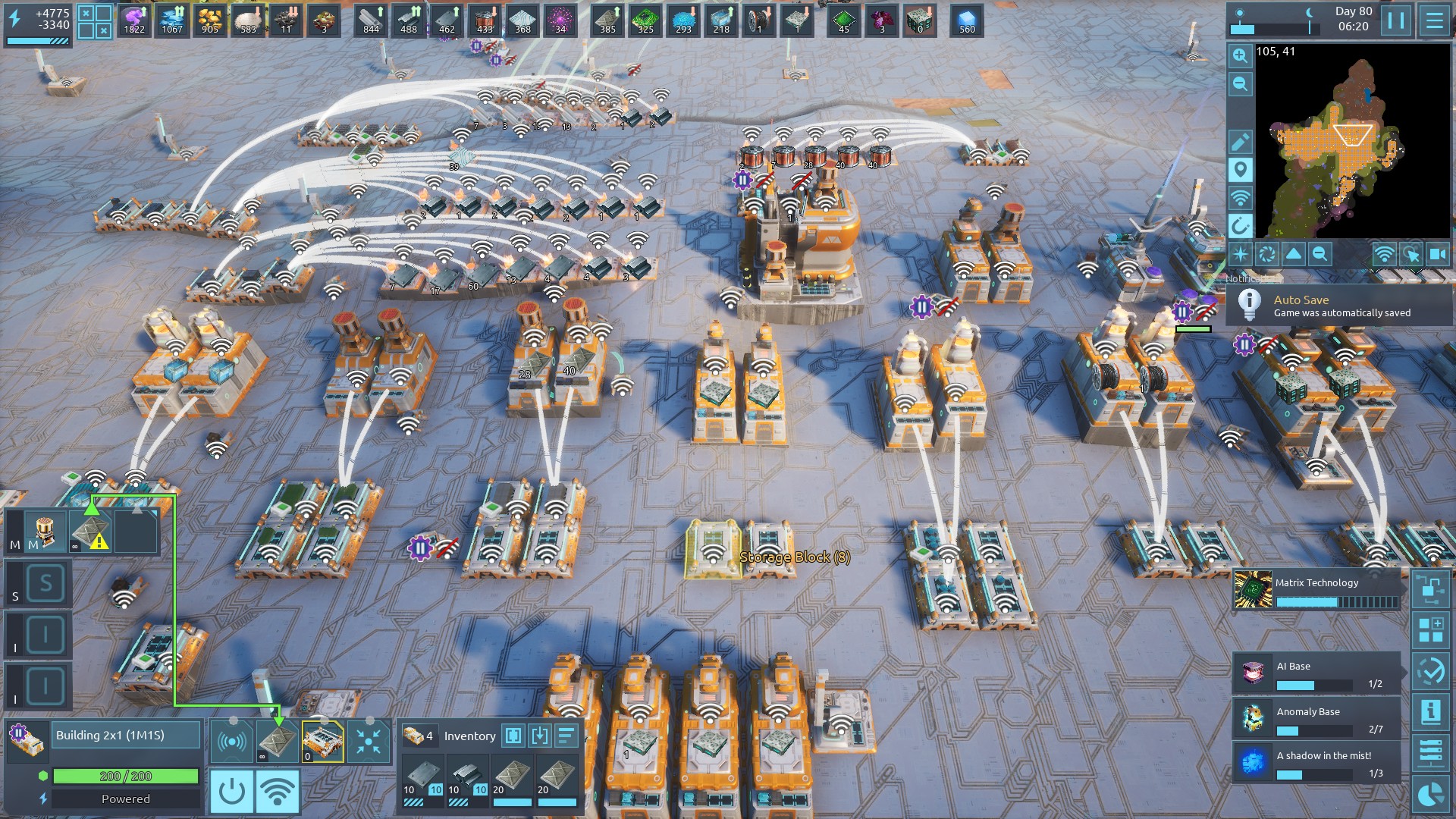Toggle the selected building's logistics network
The width and height of the screenshot is (1456, 819).
coord(278,792)
